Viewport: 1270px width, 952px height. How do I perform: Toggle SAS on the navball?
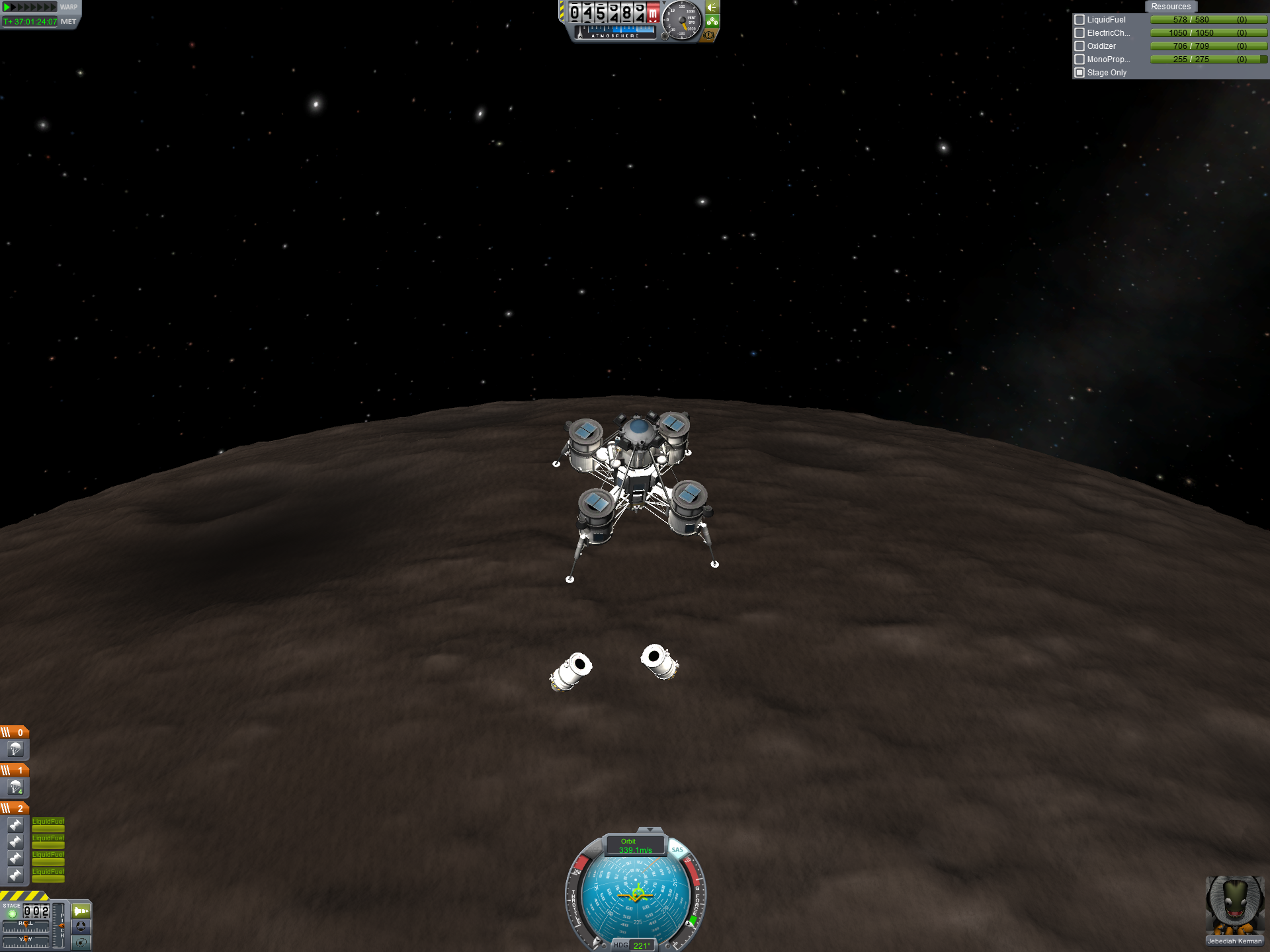(x=677, y=850)
